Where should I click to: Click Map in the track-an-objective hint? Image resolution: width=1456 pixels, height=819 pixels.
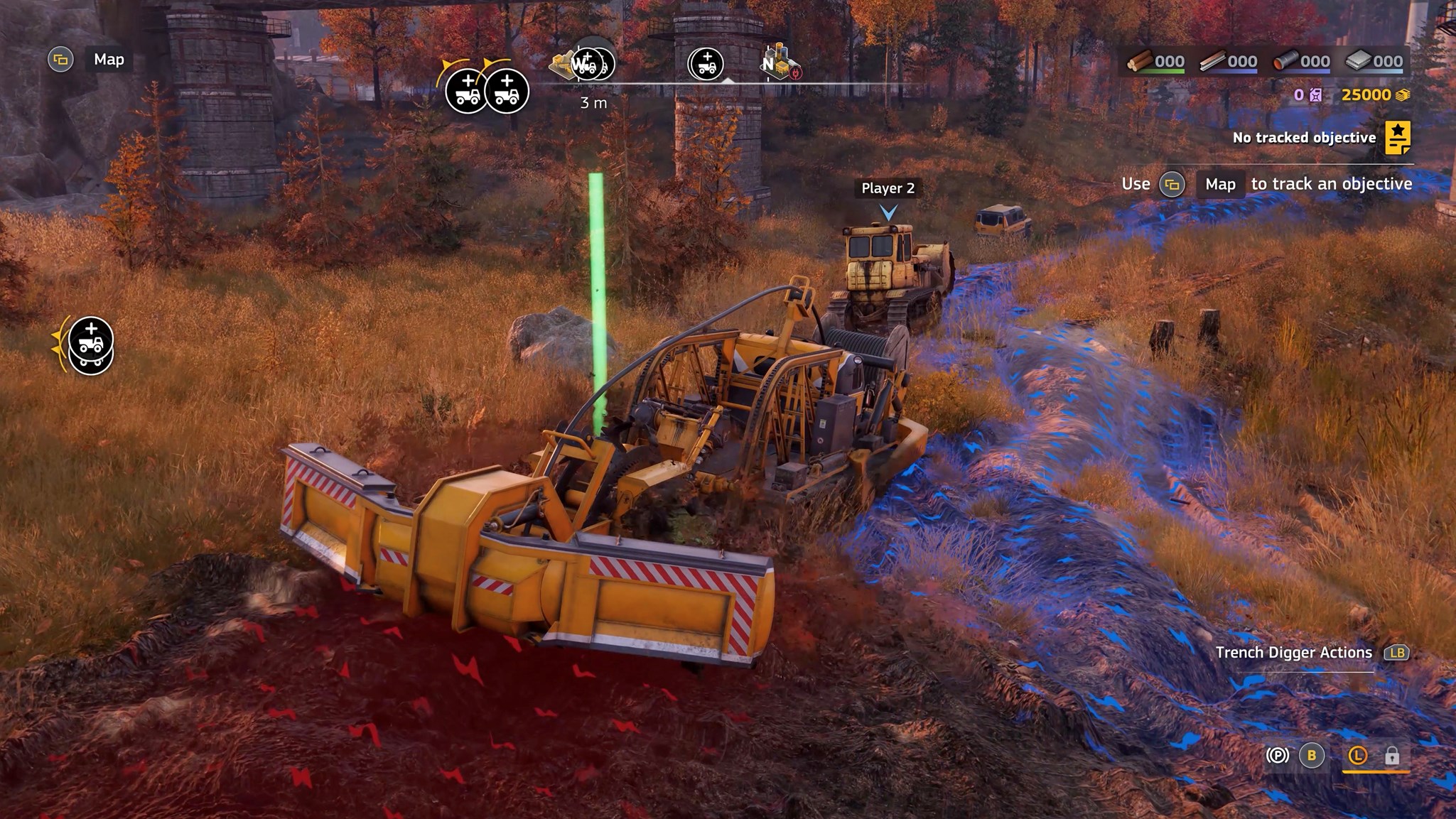click(1219, 185)
